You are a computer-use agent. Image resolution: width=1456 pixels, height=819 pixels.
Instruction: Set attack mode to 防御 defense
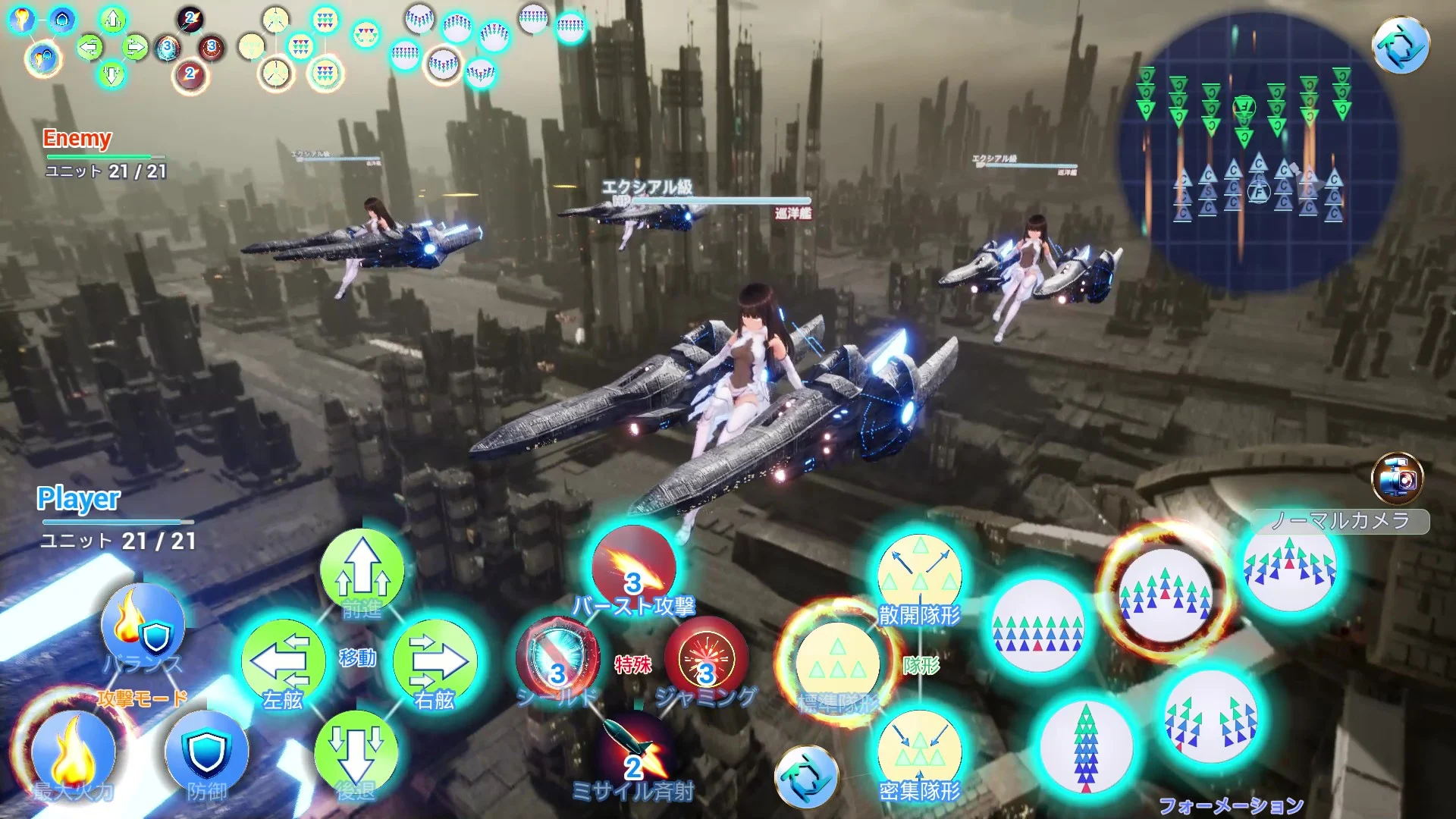206,751
